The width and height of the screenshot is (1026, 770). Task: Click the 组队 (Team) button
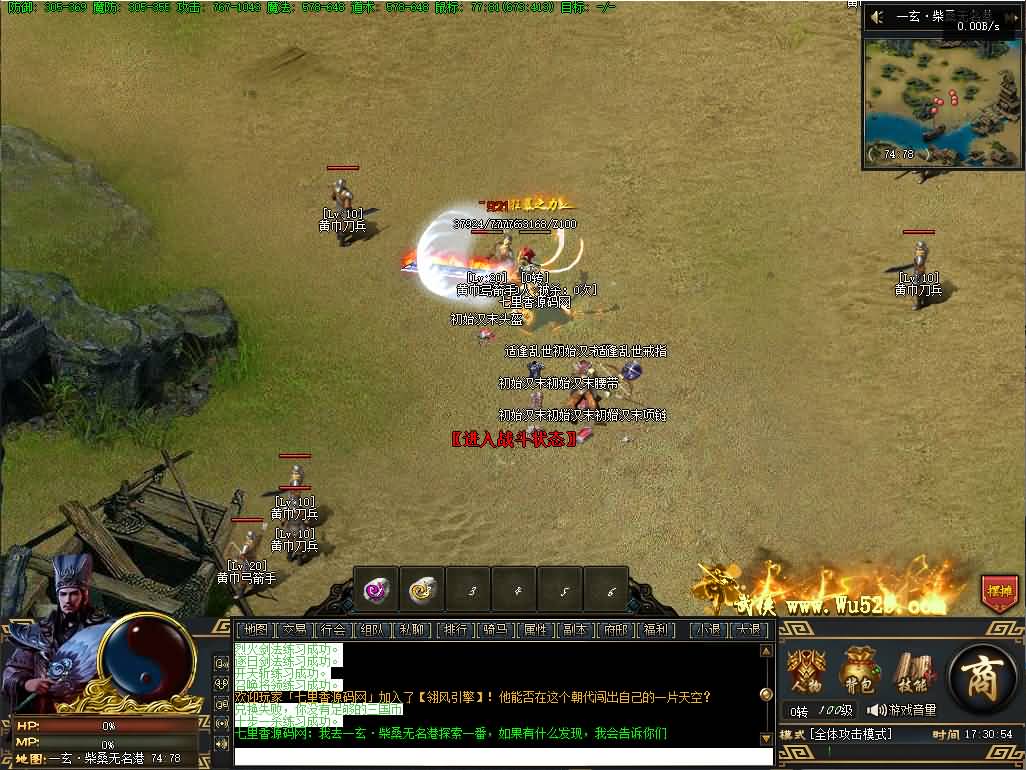(372, 630)
